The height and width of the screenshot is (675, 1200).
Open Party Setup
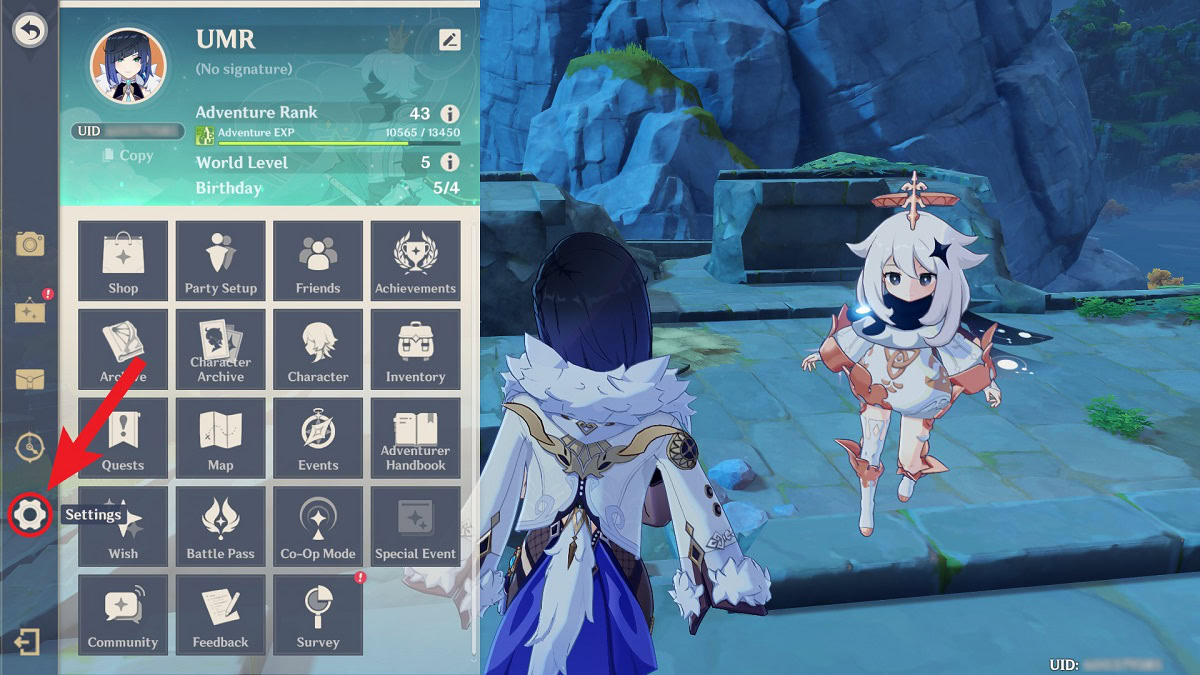[x=221, y=261]
